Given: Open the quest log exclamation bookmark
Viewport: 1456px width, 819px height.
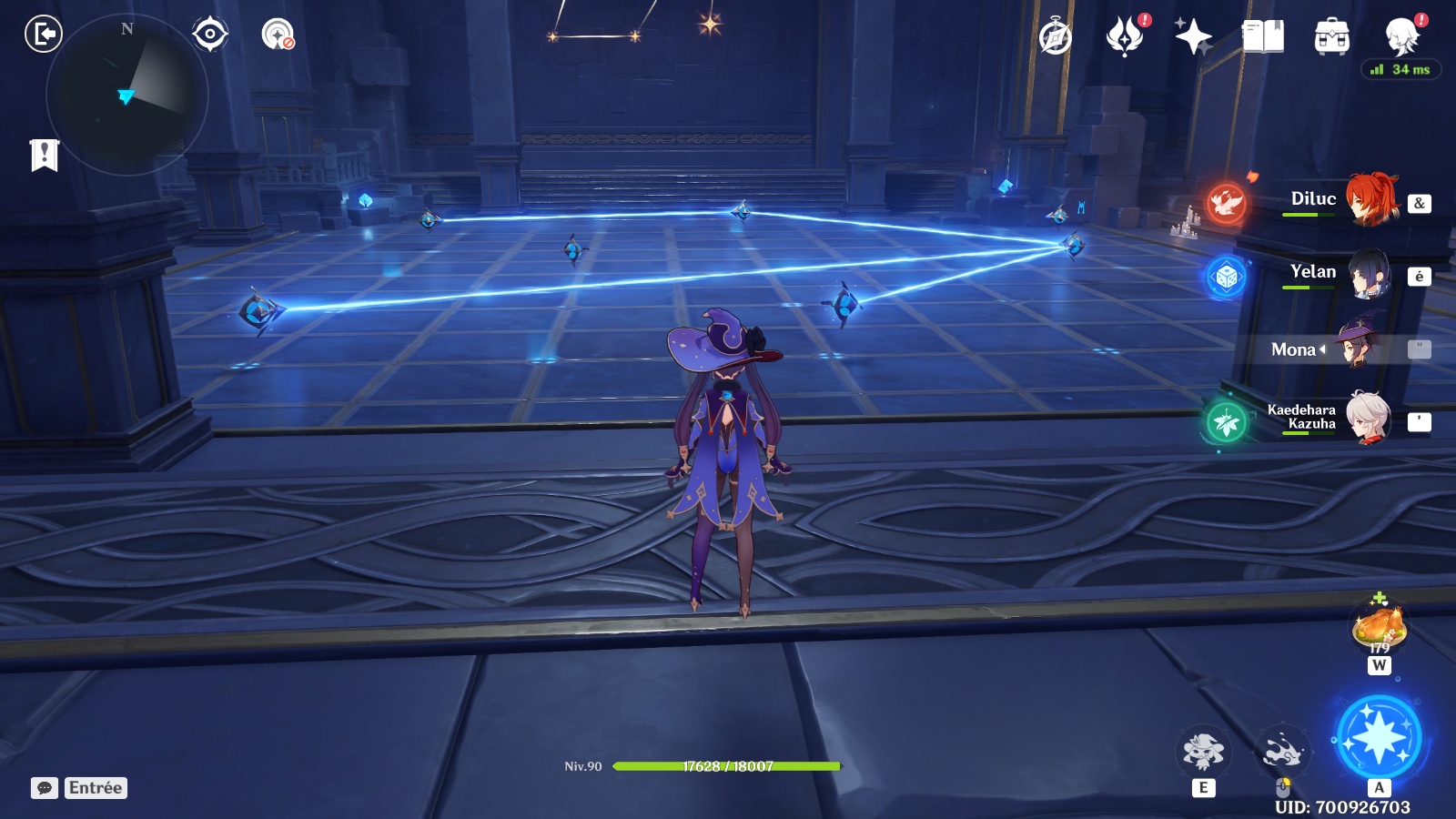Looking at the screenshot, I should point(44,155).
